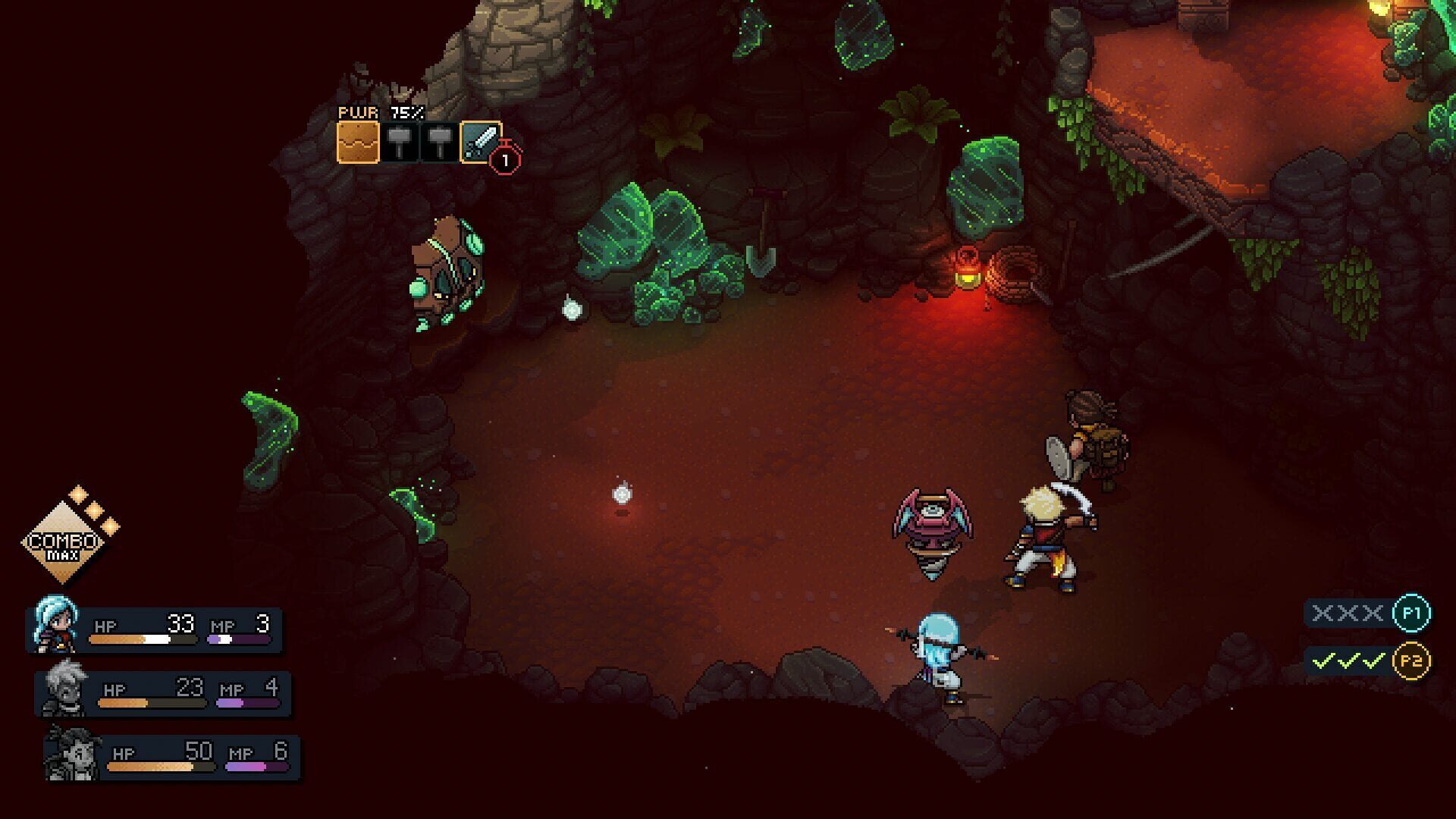Toggle the P2 turn badge
Screen dimensions: 1456x819
1414,661
